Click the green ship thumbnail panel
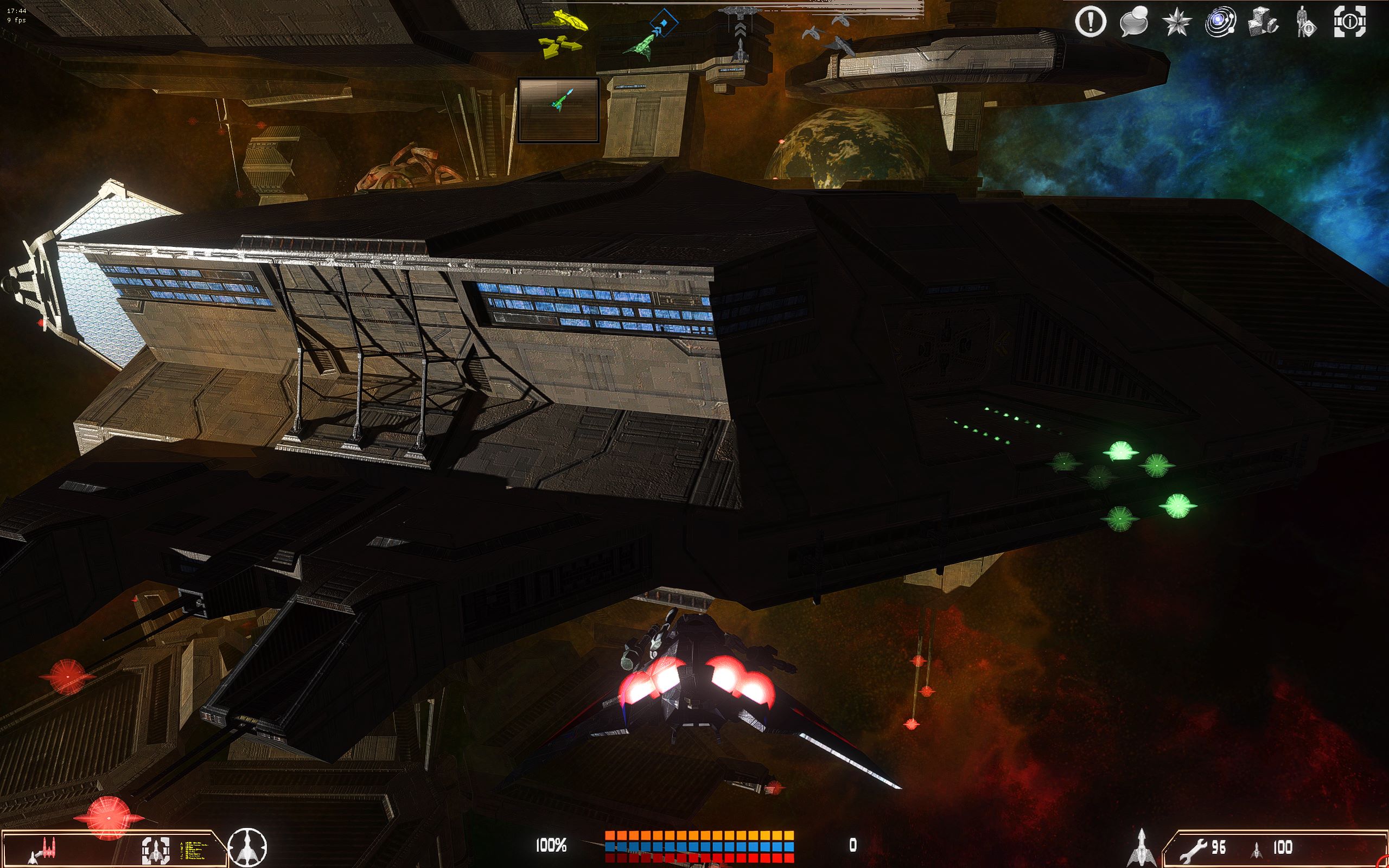1389x868 pixels. [x=558, y=110]
